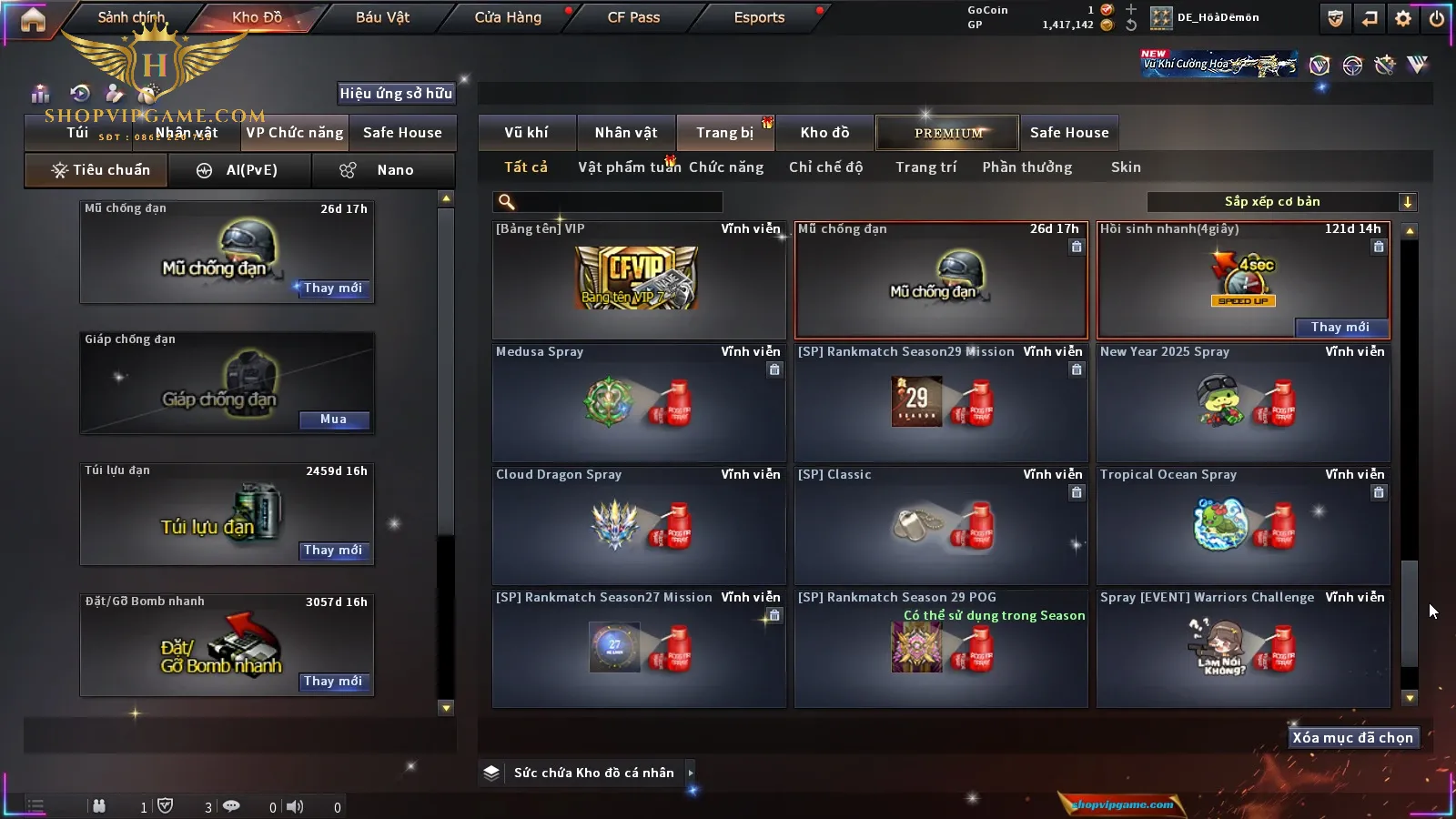Open the Esports menu

click(x=759, y=17)
